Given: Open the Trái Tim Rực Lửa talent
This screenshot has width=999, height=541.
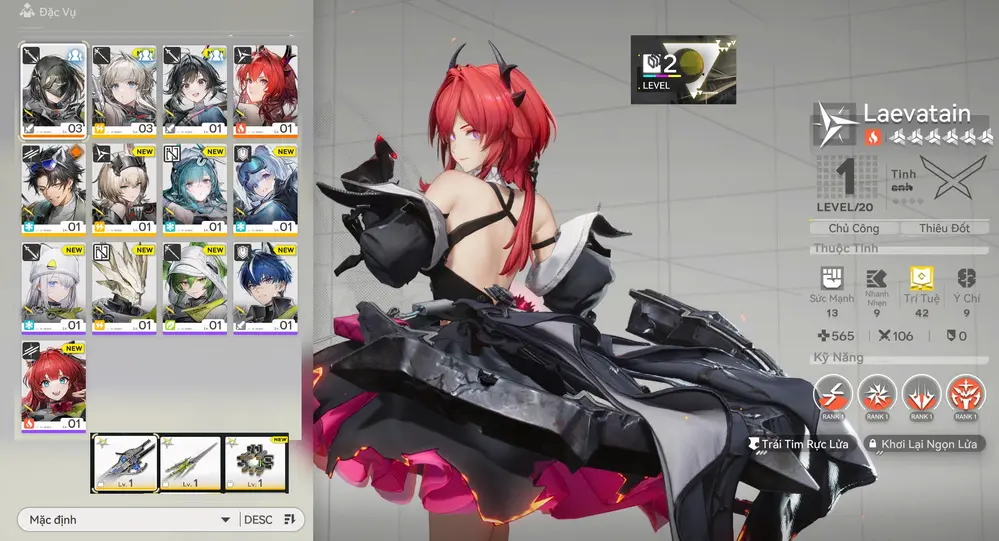Looking at the screenshot, I should coord(798,444).
